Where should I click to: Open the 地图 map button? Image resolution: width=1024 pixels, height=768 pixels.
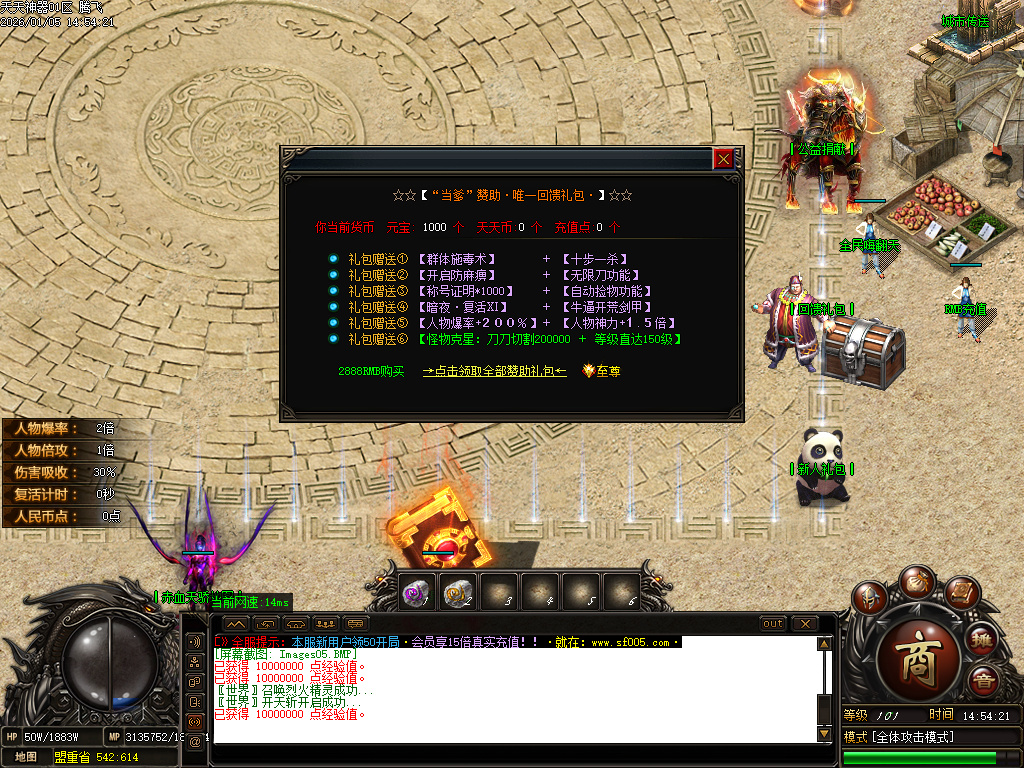26,757
